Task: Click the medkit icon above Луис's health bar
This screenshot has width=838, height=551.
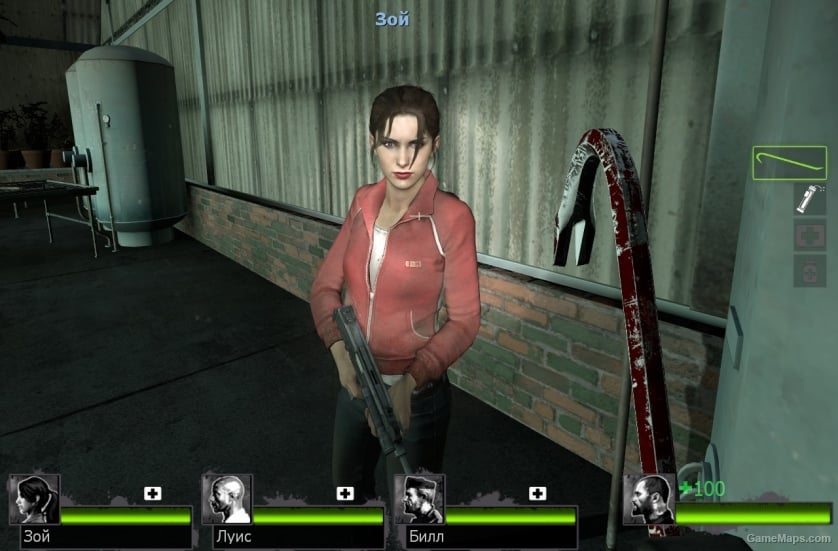Action: point(345,493)
